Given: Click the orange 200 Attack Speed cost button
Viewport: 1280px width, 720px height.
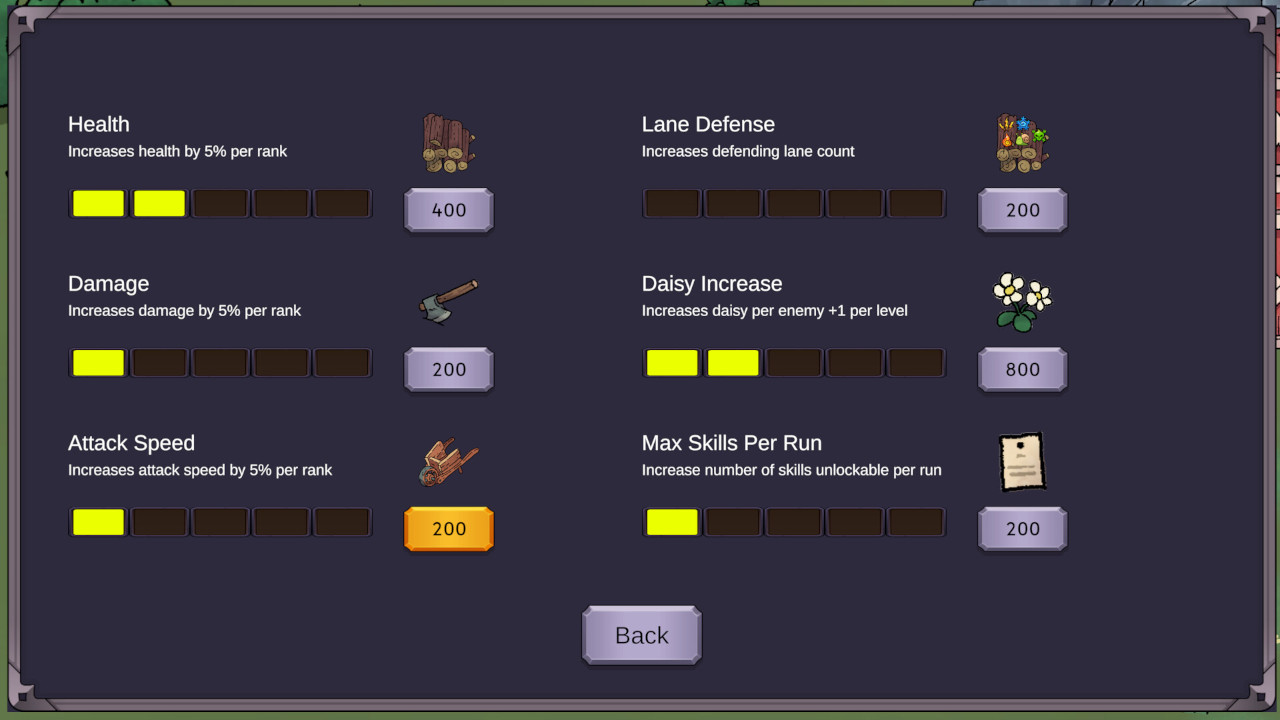Looking at the screenshot, I should point(448,529).
